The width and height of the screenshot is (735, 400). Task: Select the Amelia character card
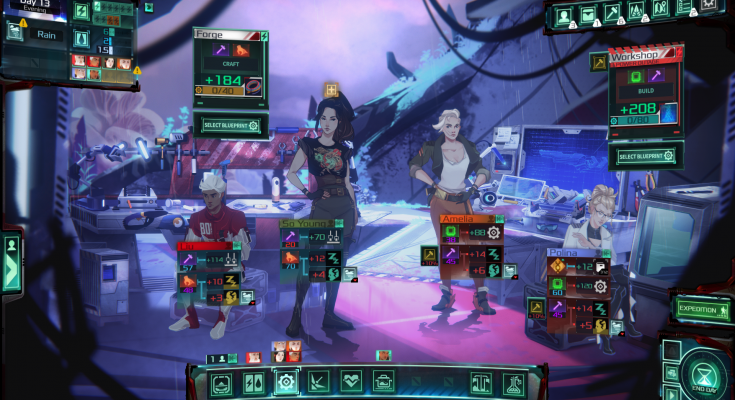[466, 217]
